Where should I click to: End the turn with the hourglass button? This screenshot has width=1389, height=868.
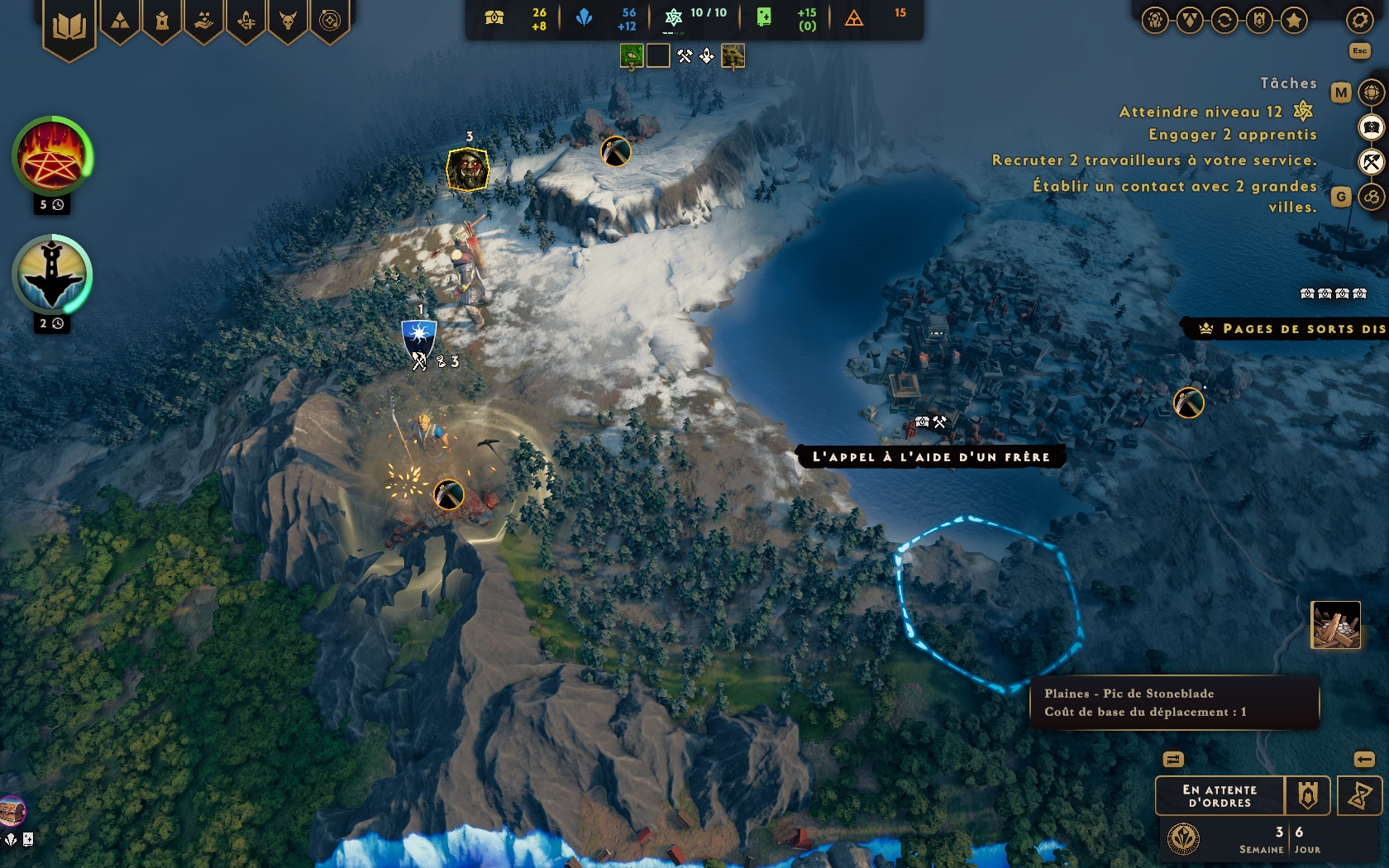tap(1359, 796)
